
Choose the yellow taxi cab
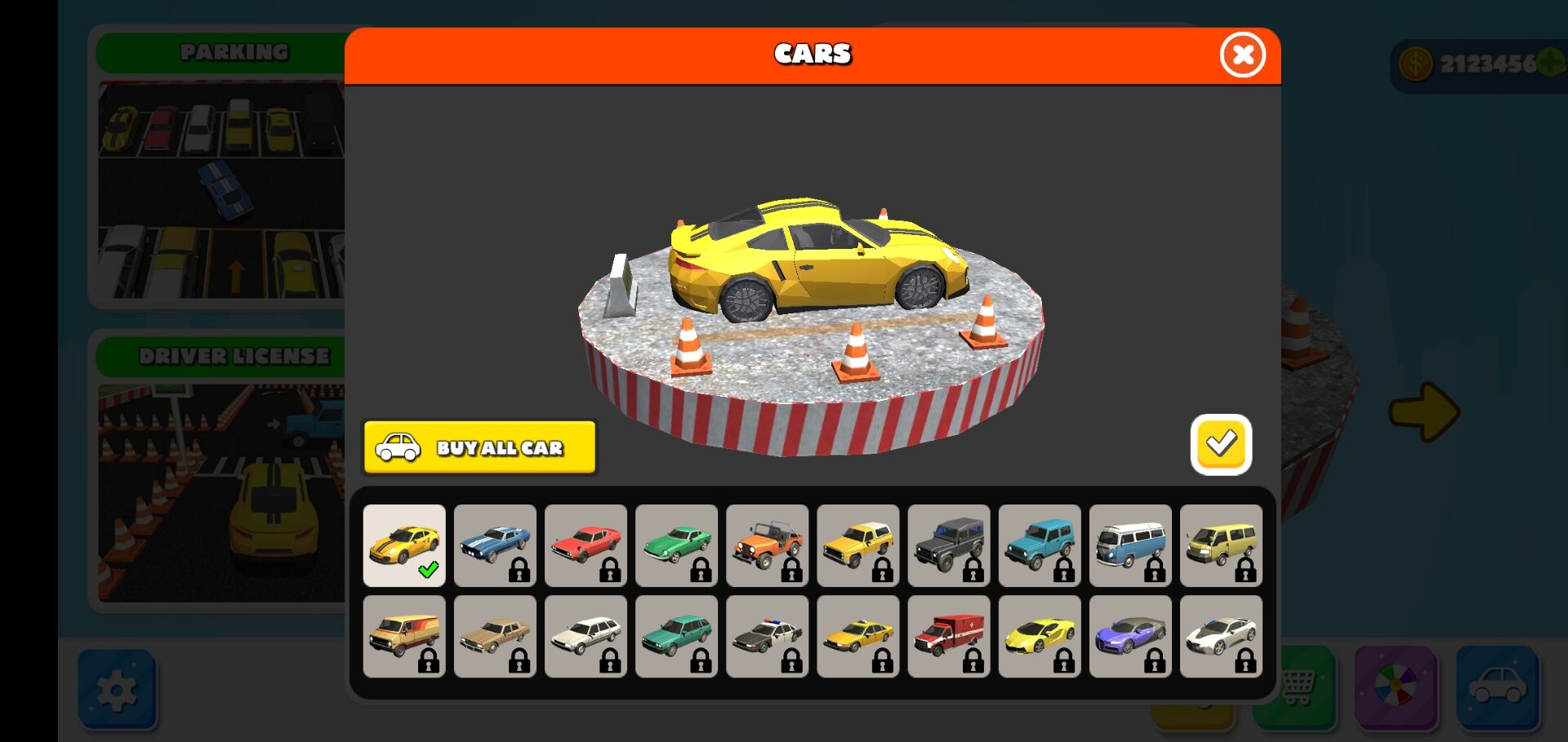857,636
